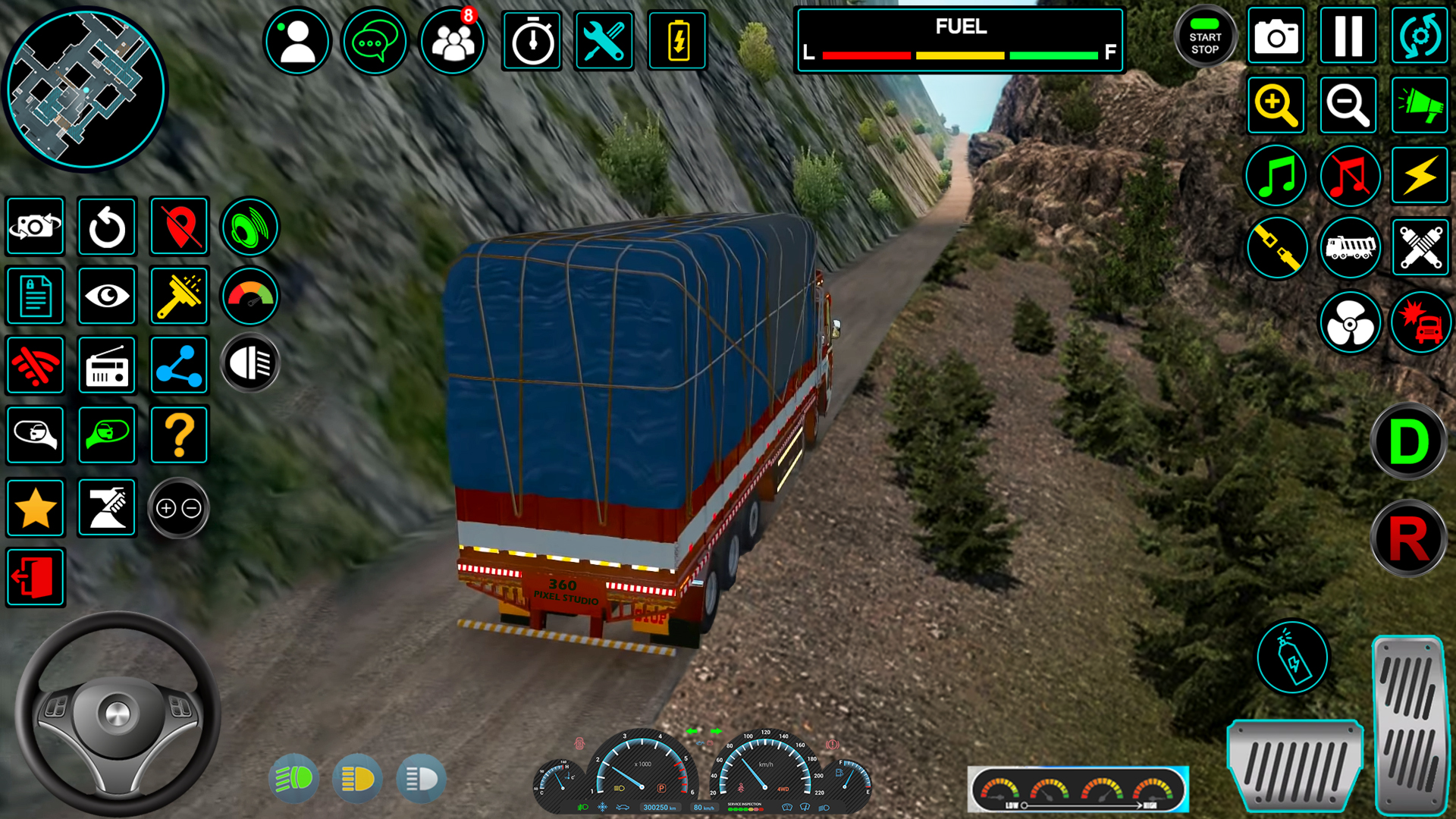The height and width of the screenshot is (819, 1456).
Task: Toggle the engine START STOP button
Action: click(x=1204, y=37)
